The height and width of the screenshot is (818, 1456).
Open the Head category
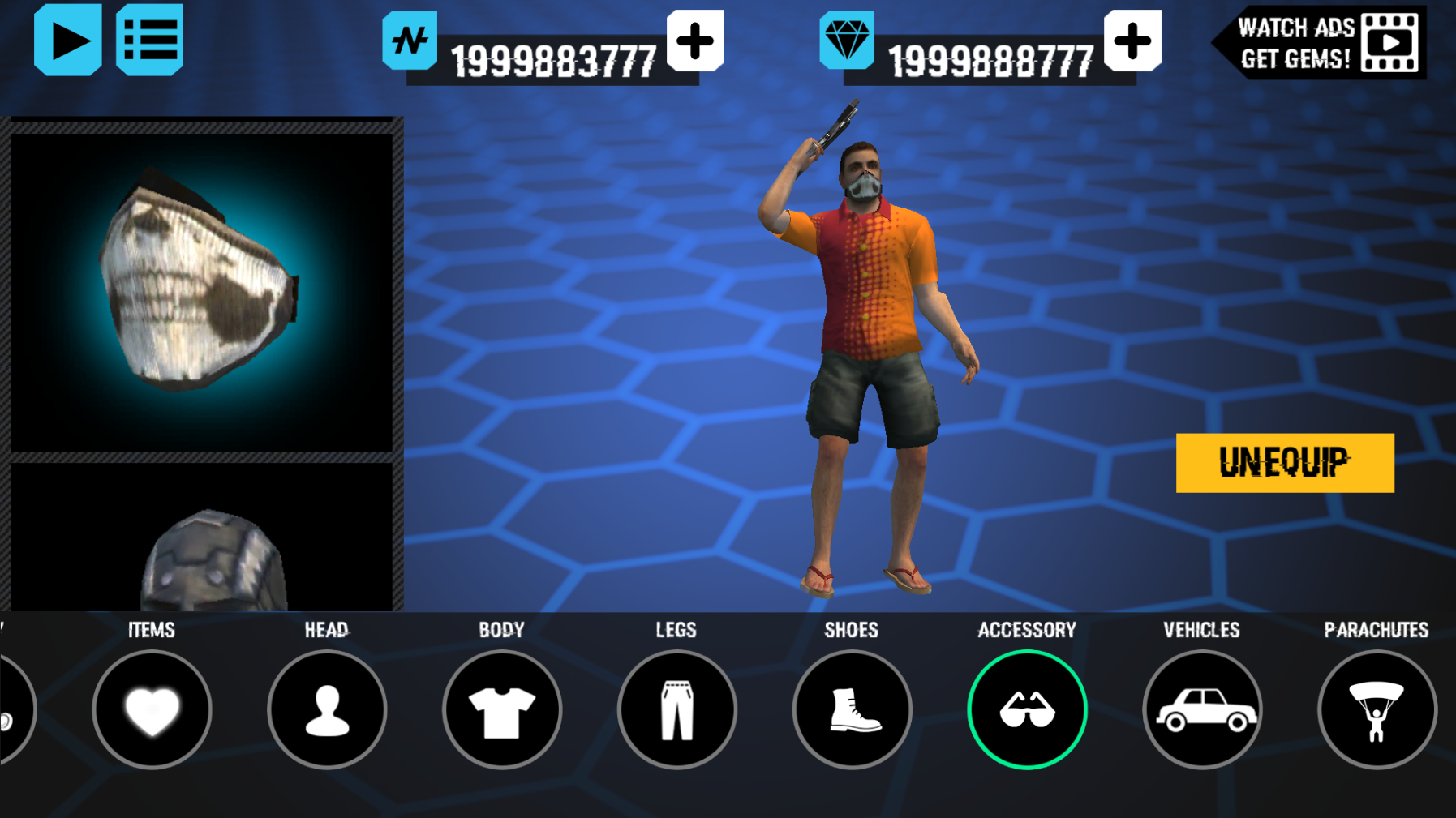(327, 709)
